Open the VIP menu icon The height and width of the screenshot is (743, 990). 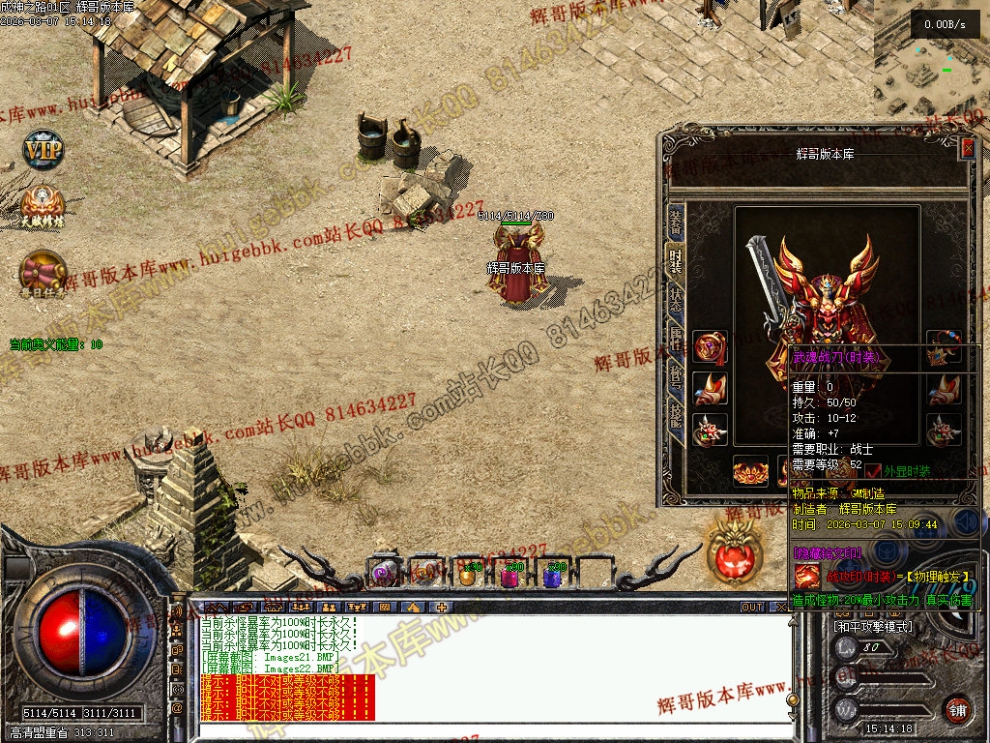44,151
